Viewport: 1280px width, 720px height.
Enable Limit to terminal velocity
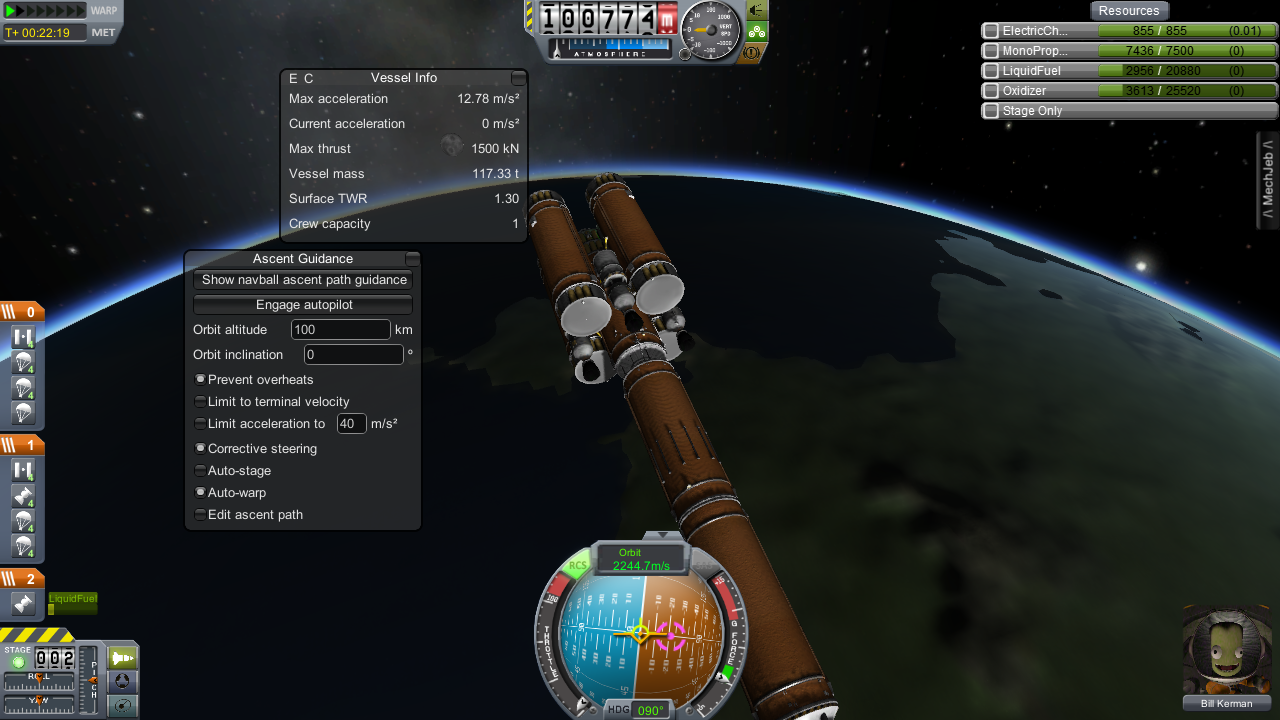(201, 402)
